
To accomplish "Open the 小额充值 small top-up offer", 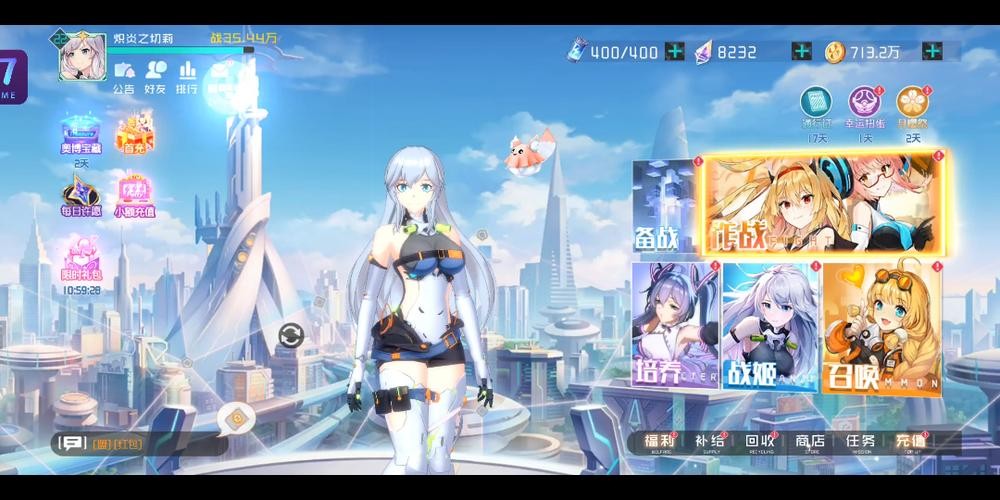I will coord(134,194).
